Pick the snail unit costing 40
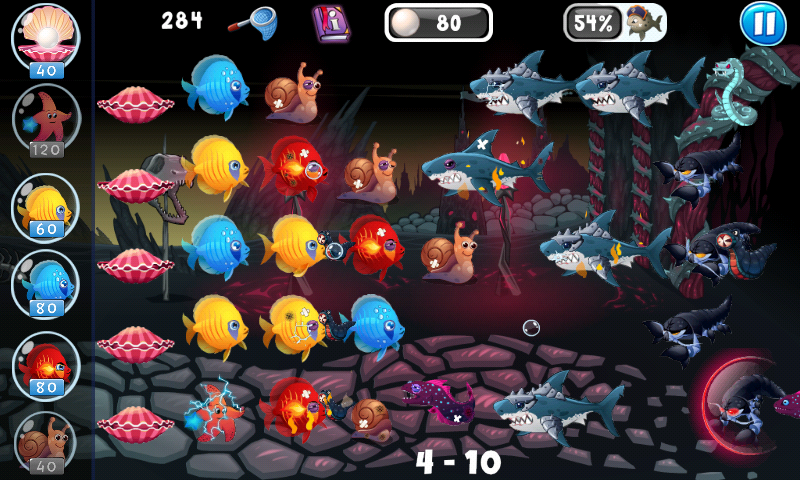This screenshot has height=480, width=800. coord(45,440)
